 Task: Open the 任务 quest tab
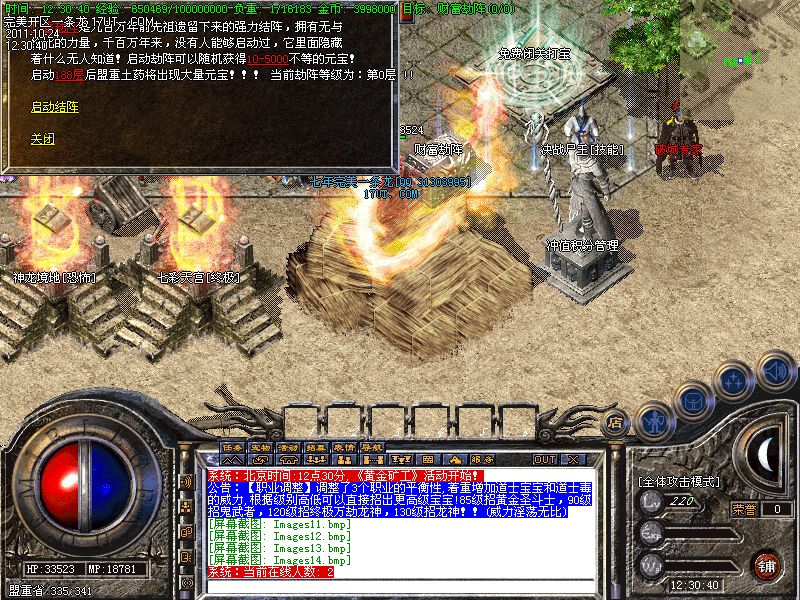(x=233, y=446)
